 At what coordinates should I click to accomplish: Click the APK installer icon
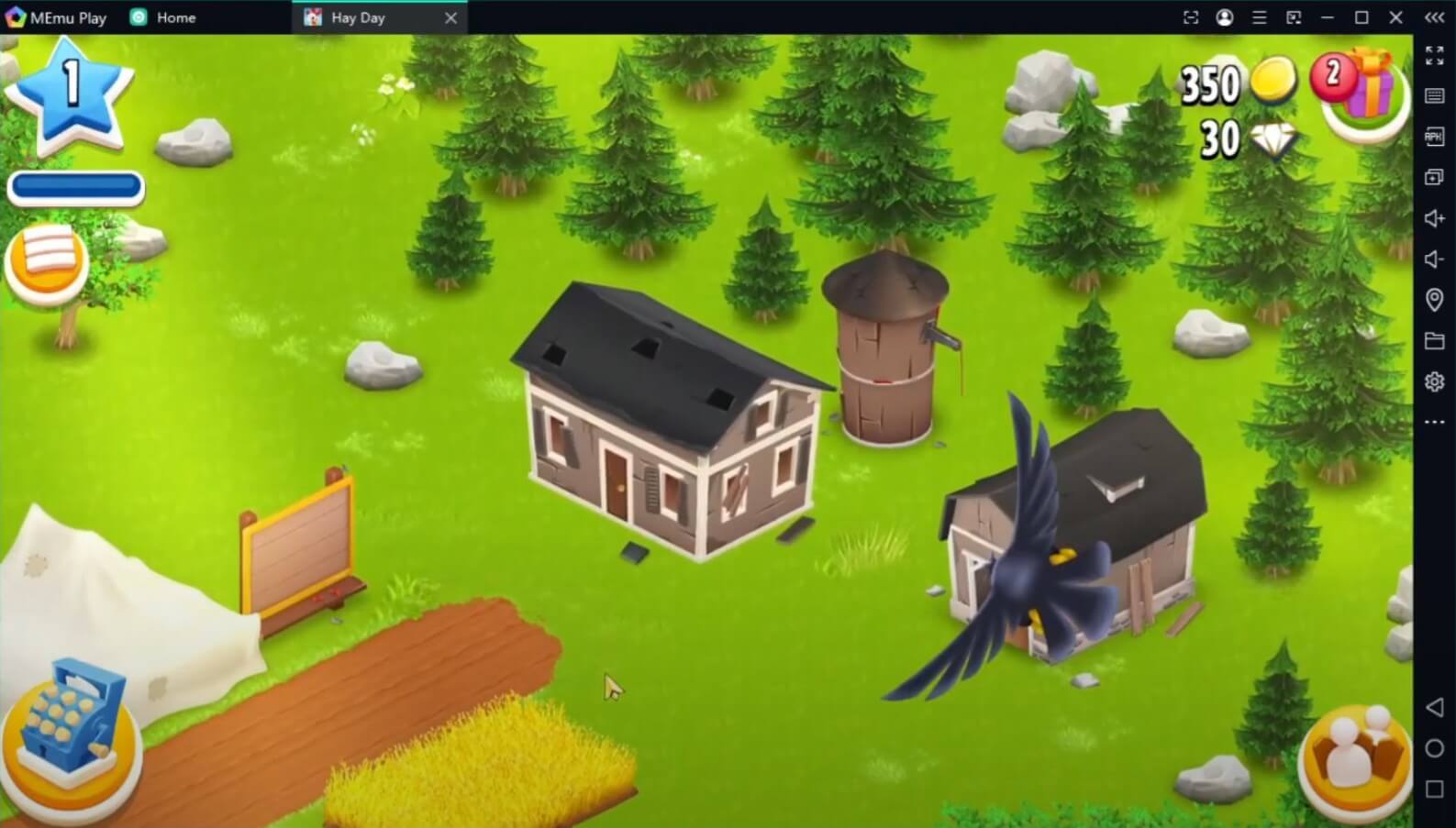point(1434,136)
